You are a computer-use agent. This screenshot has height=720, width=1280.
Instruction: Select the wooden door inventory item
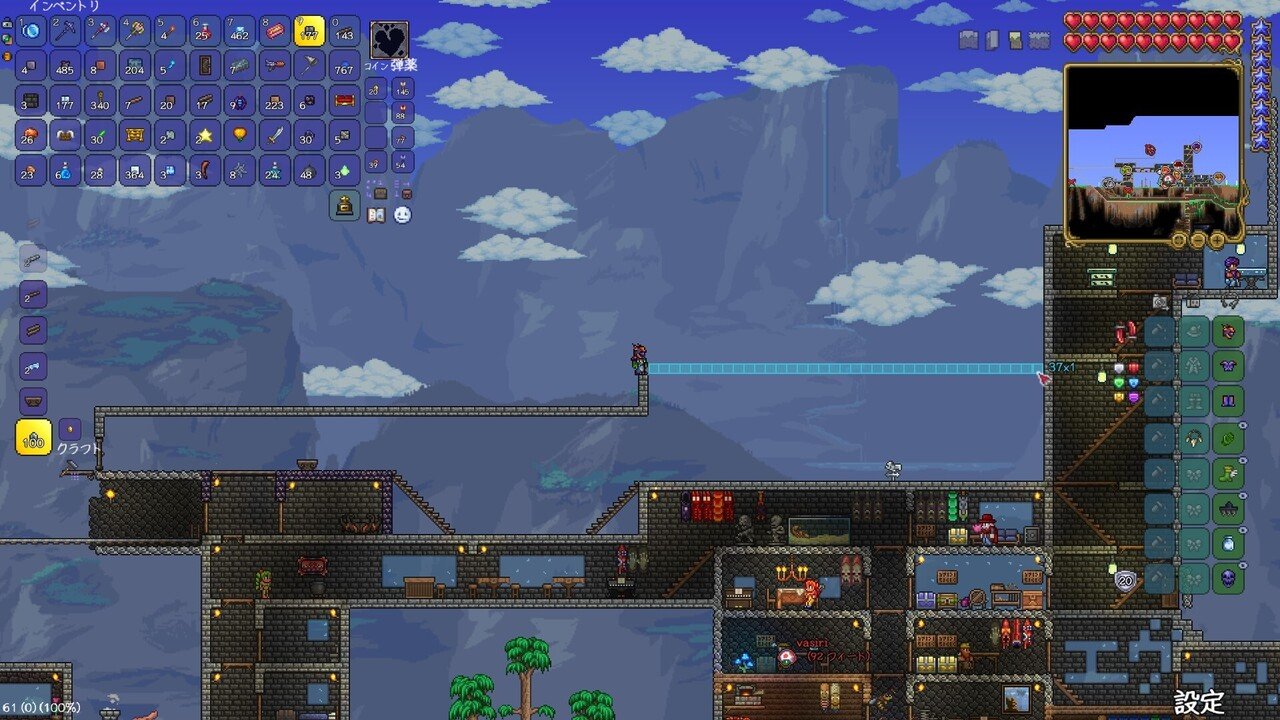(205, 66)
